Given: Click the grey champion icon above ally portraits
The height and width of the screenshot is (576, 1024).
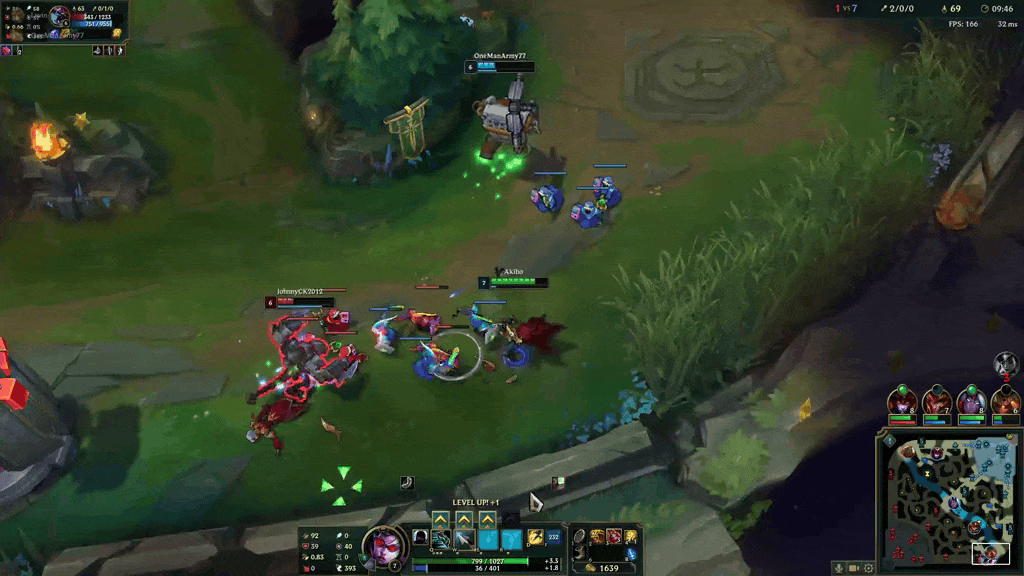Looking at the screenshot, I should tap(1006, 364).
